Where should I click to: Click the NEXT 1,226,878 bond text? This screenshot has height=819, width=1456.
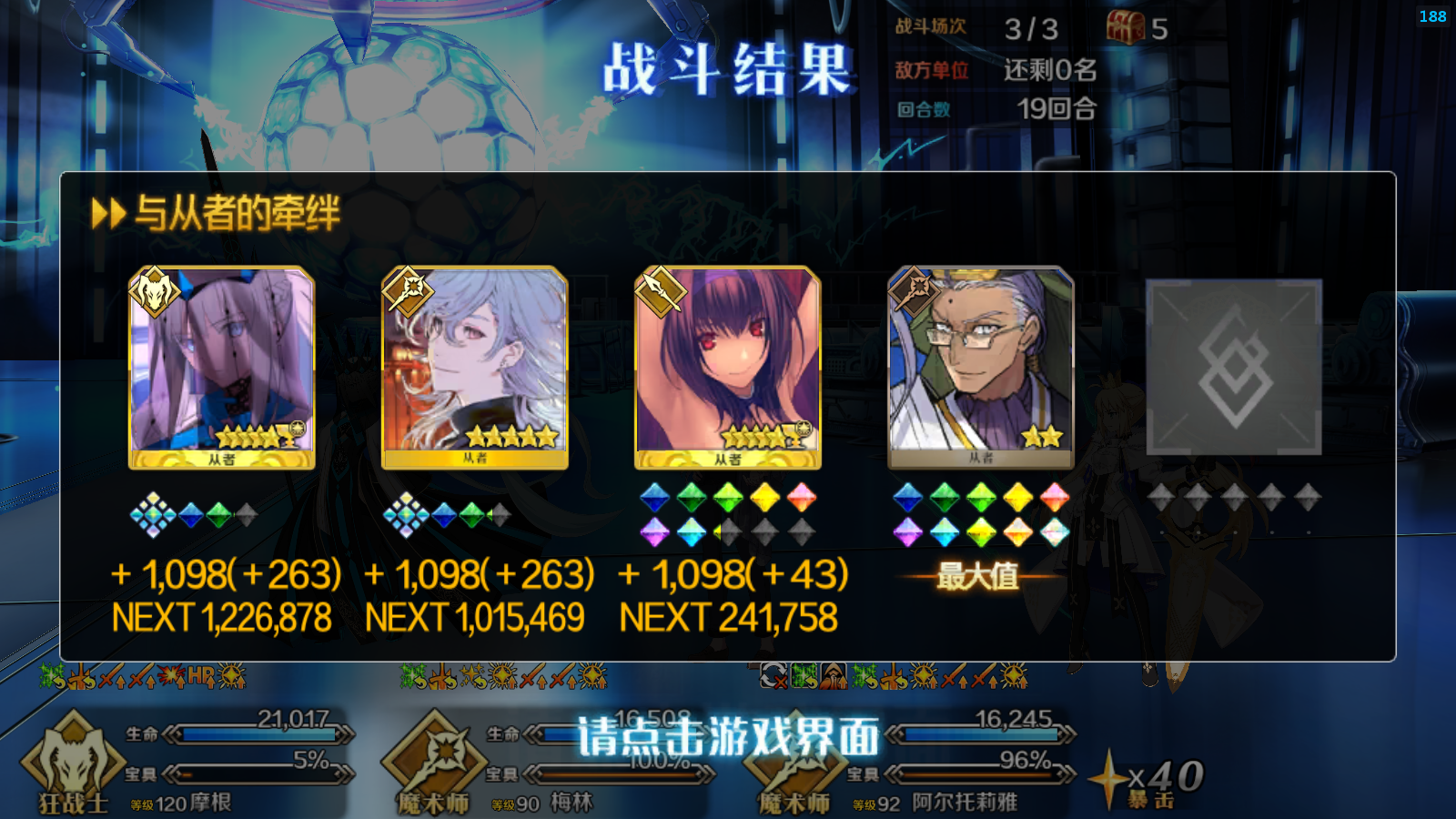click(x=221, y=615)
